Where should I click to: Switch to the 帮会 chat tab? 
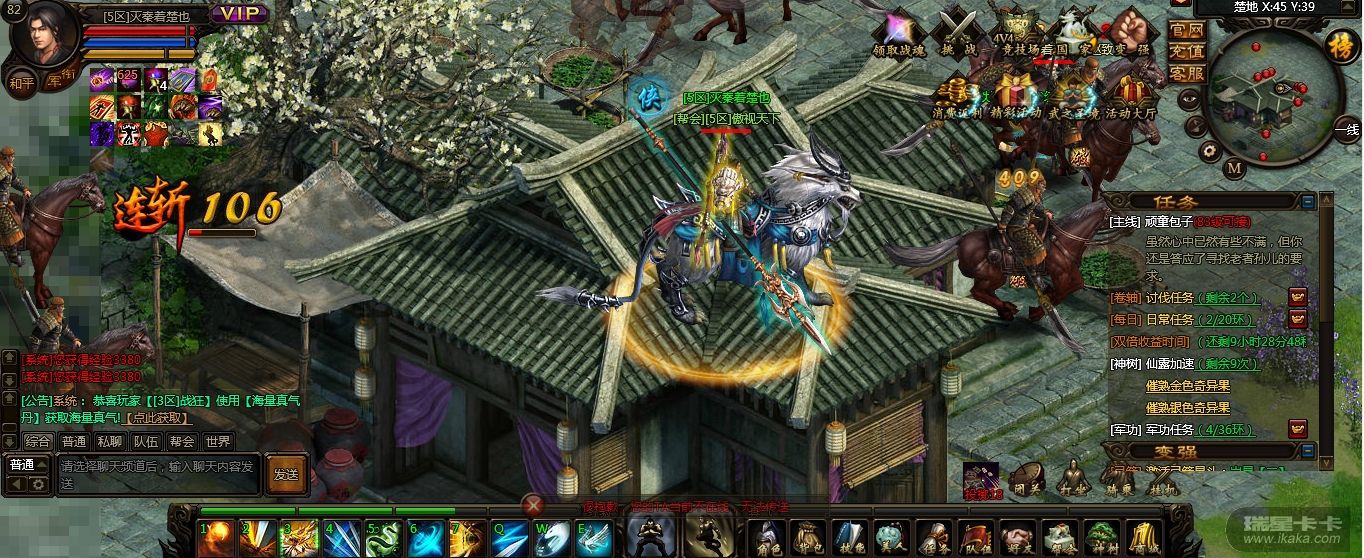pos(181,441)
